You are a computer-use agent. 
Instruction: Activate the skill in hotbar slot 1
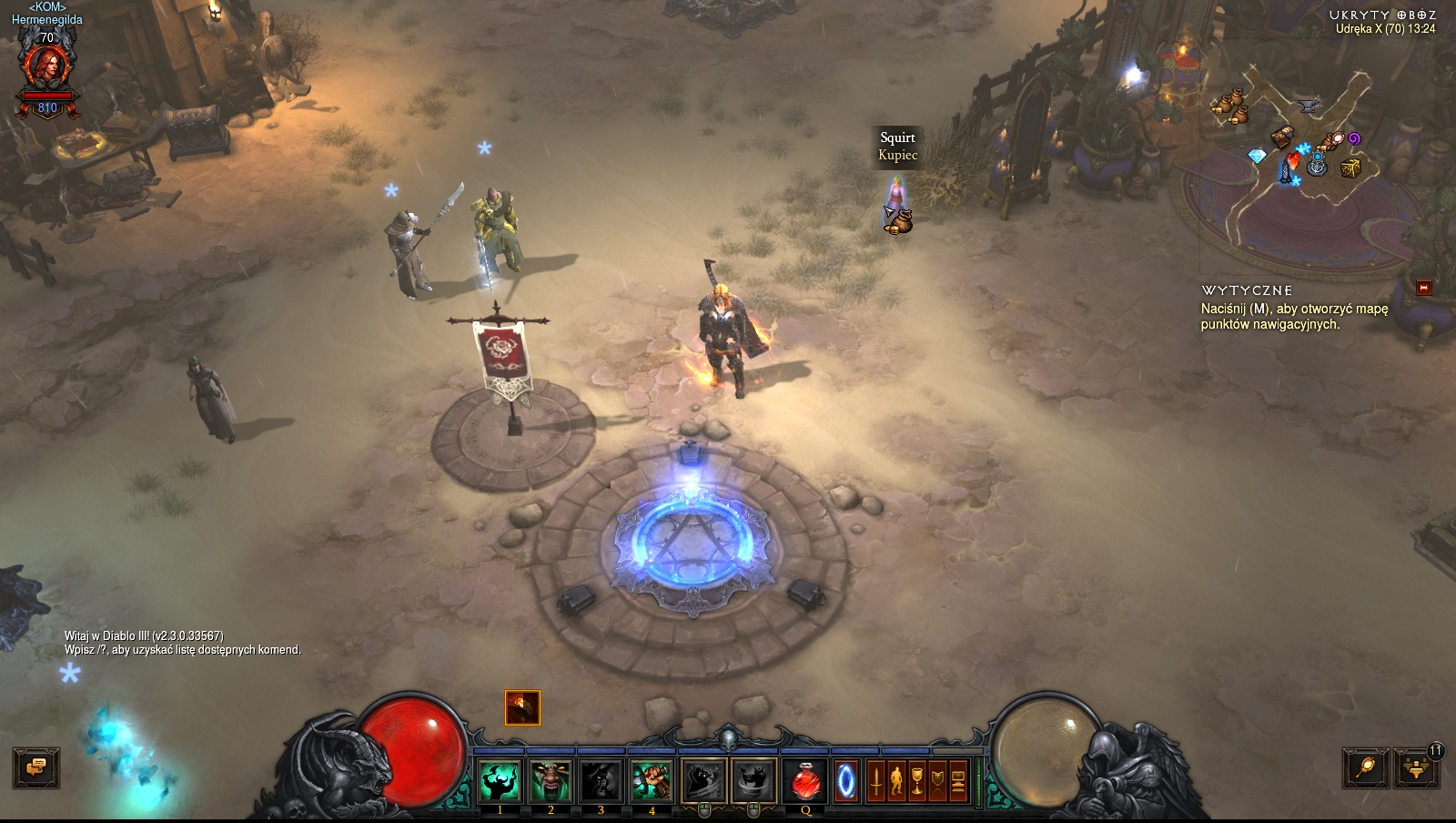click(x=500, y=780)
